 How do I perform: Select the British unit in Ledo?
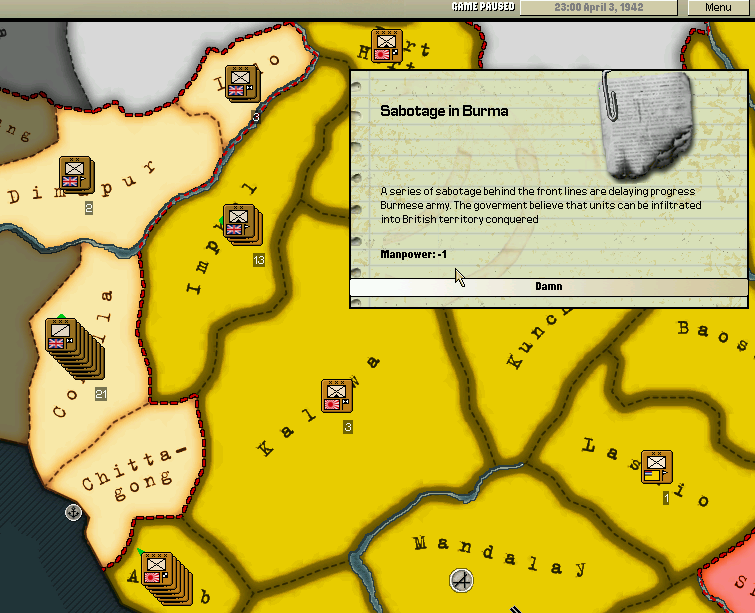coord(239,82)
